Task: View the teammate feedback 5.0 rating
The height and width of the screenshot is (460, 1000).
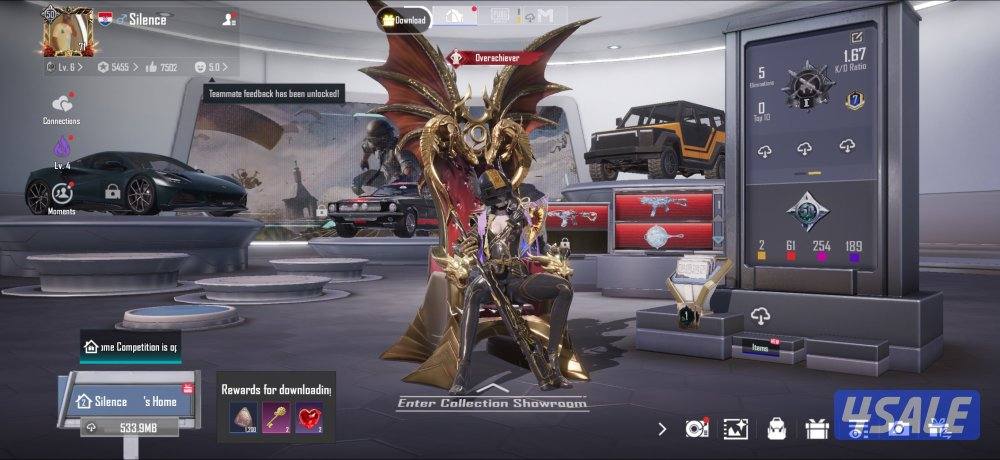Action: (211, 67)
